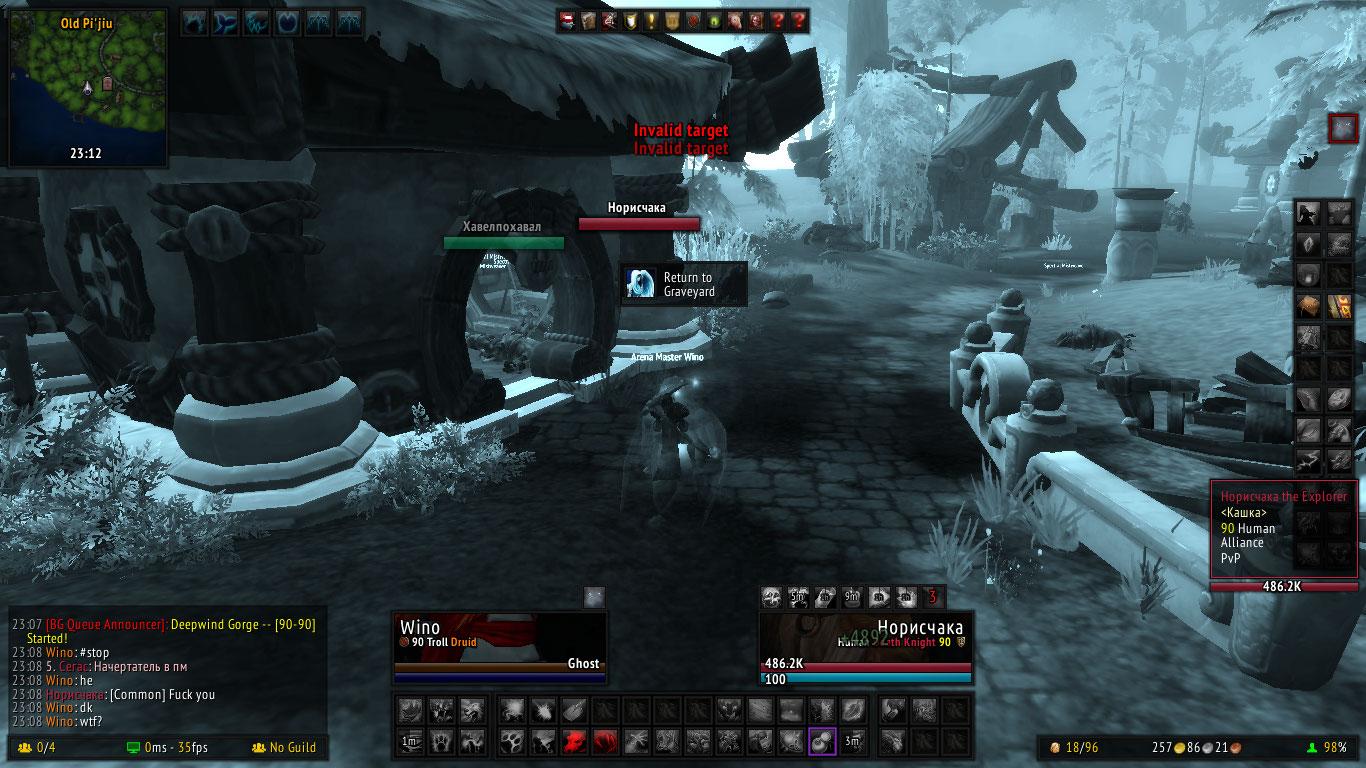Select the whale tail form icon
This screenshot has height=768, width=1366.
pyautogui.click(x=227, y=21)
